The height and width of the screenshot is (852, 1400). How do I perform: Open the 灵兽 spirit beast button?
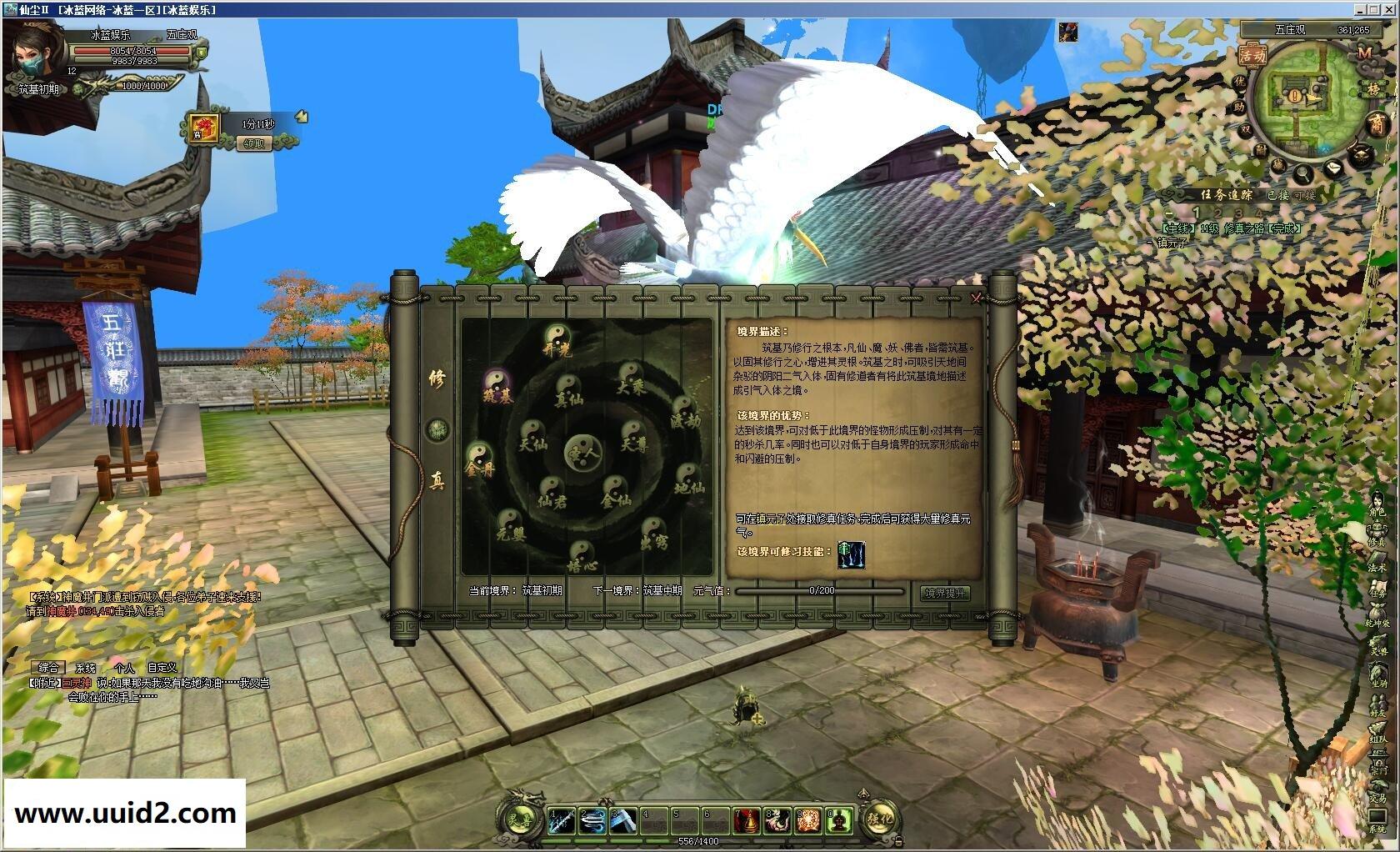click(x=522, y=819)
